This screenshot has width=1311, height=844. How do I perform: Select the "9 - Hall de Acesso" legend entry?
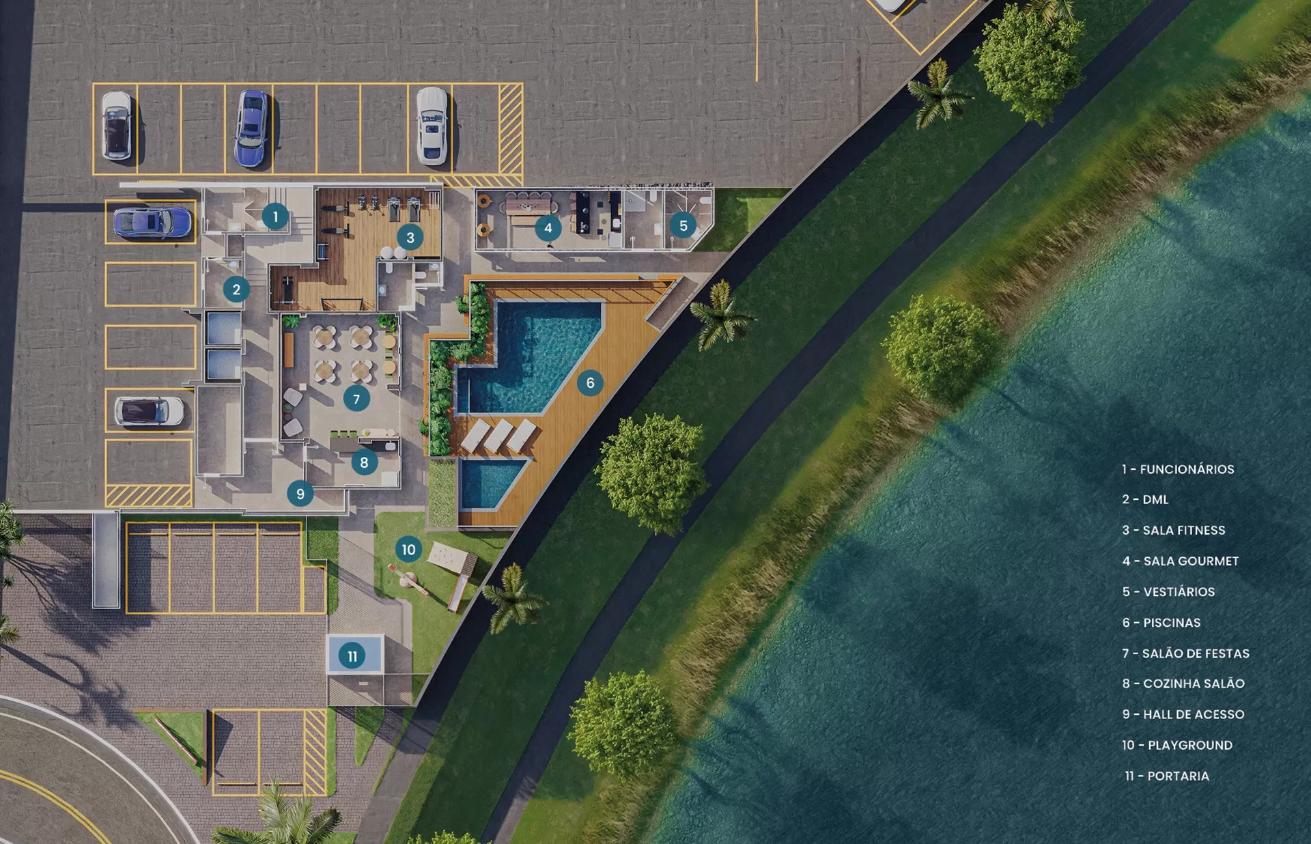[x=1182, y=714]
